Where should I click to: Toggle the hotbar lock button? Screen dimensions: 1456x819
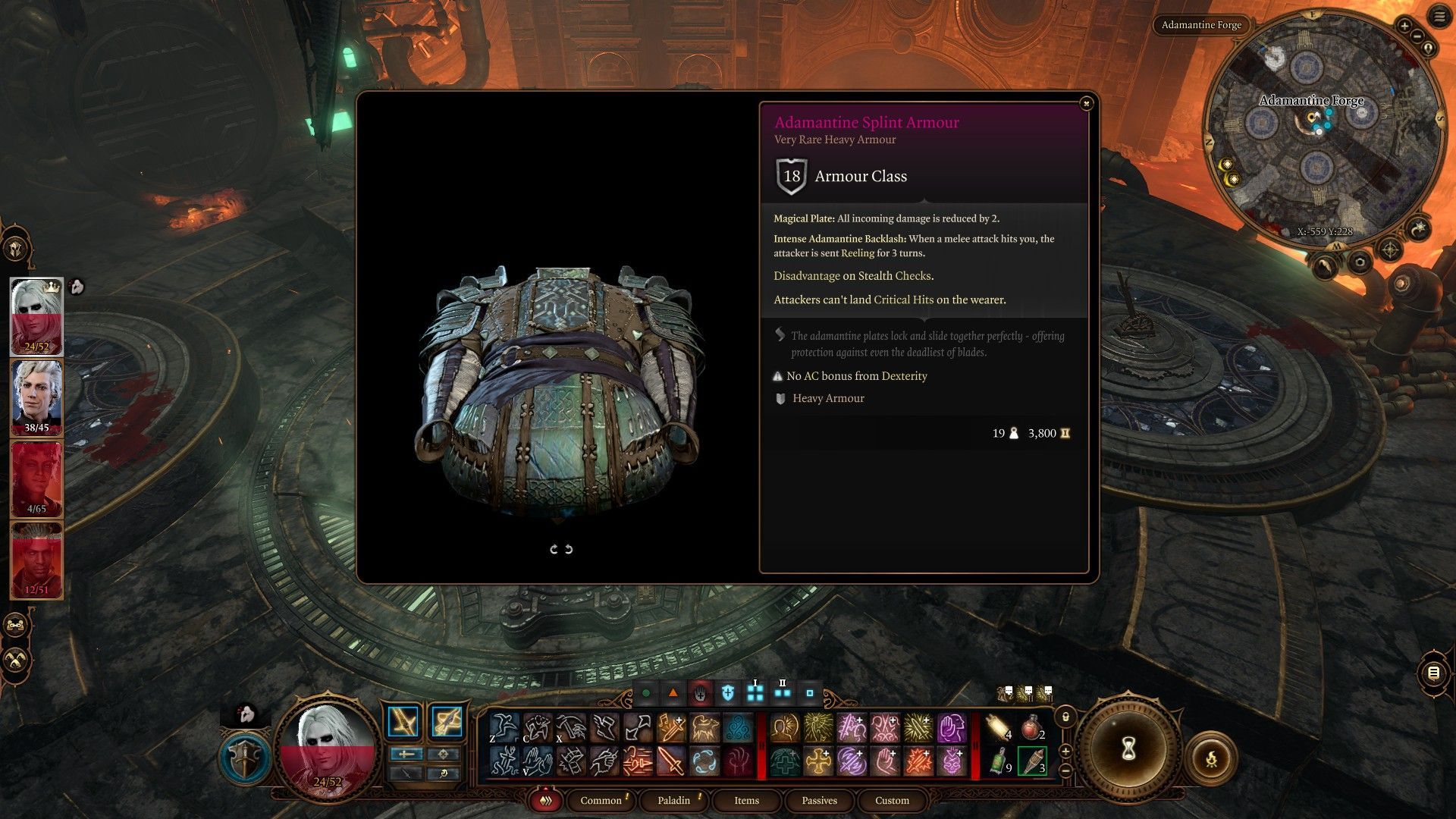click(x=1065, y=716)
